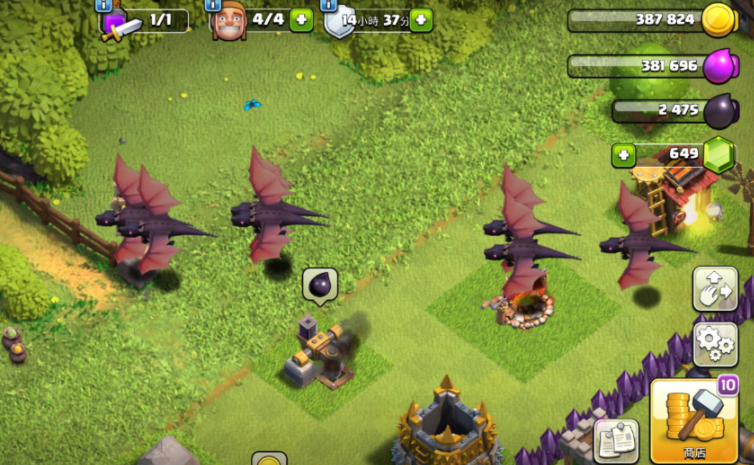Show info for the army troop counter
Screen dimensions: 754x465
tap(104, 4)
